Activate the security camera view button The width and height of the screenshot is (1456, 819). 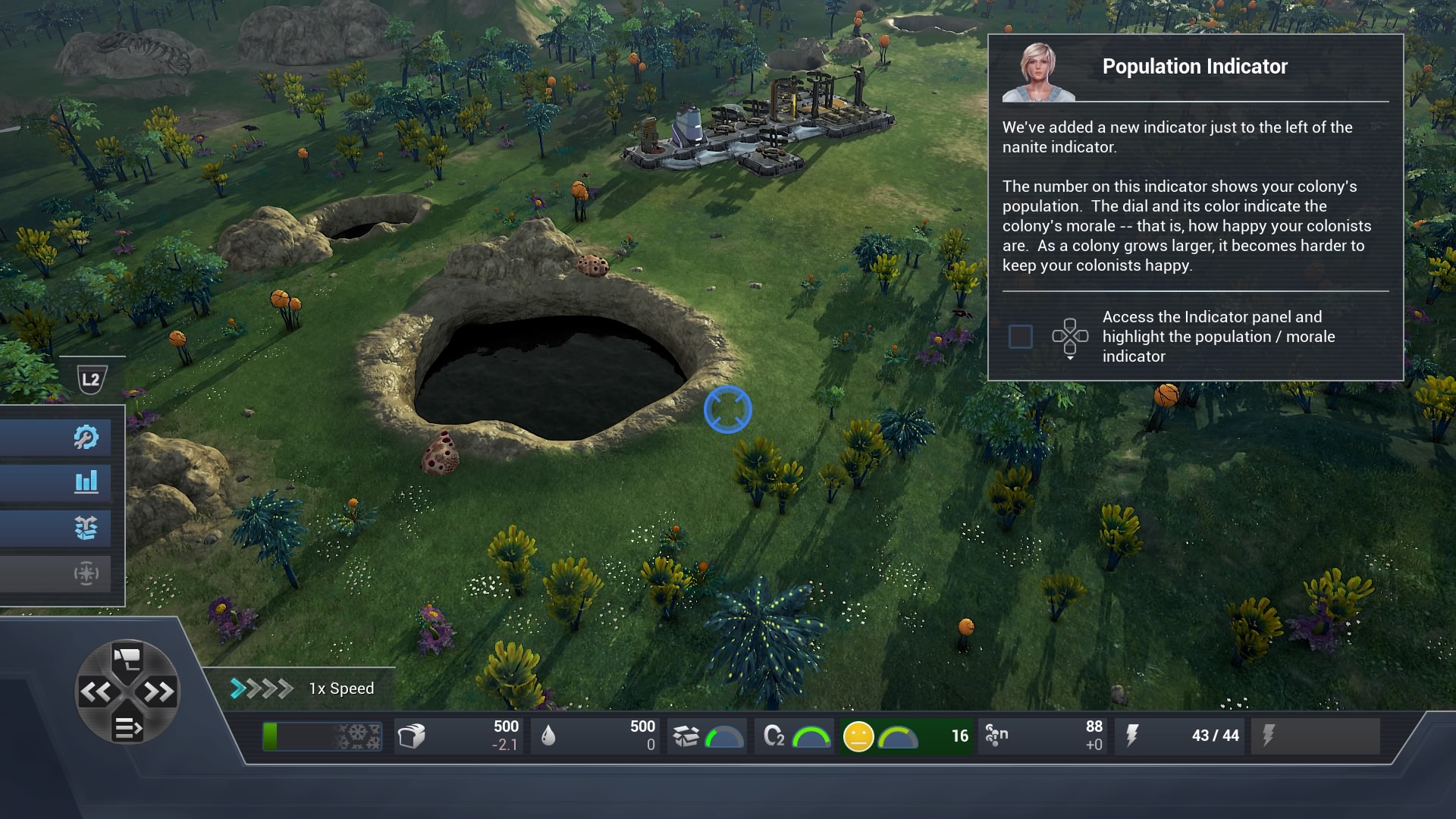click(127, 657)
